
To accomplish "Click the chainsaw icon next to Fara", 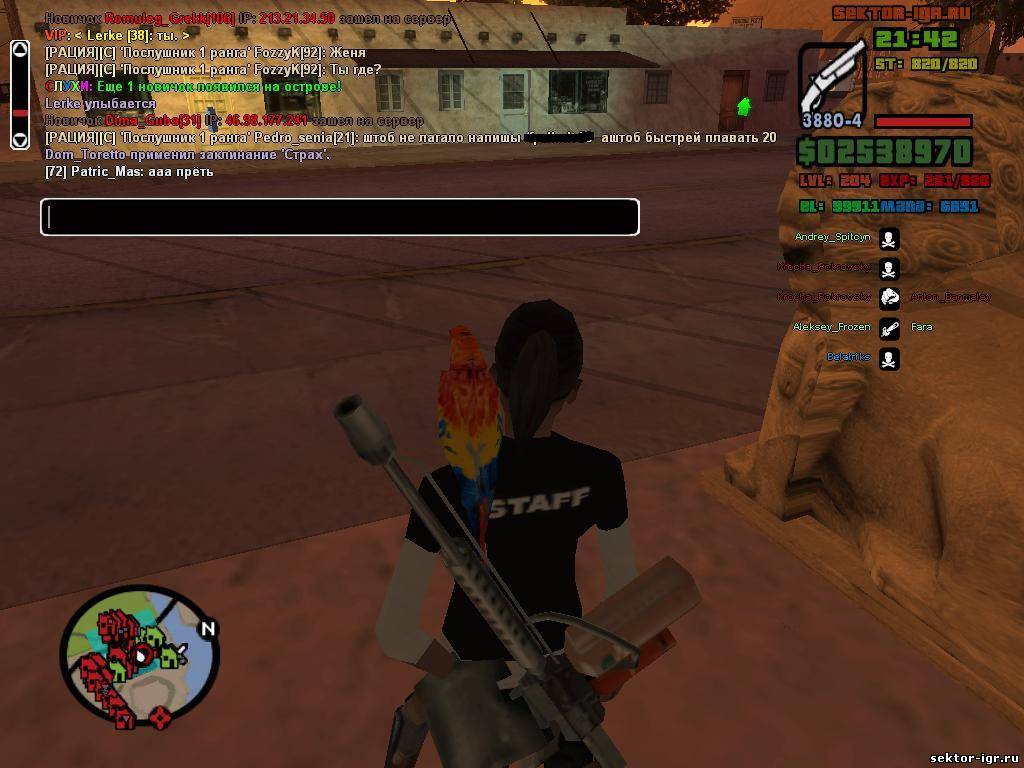I will tap(889, 327).
